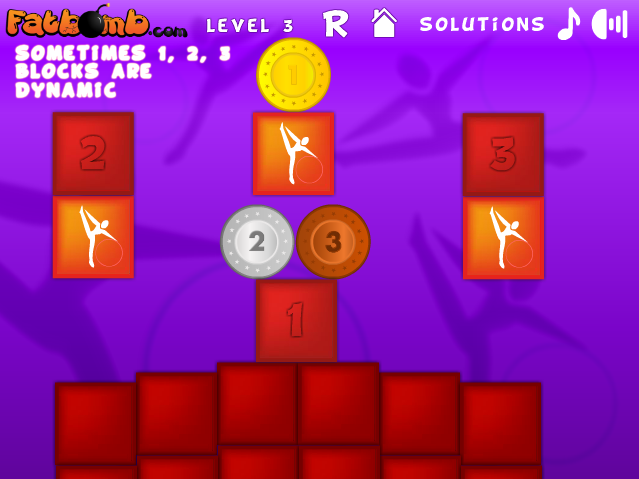The width and height of the screenshot is (639, 479).
Task: Open the FatBomb.com logo link
Action: [x=96, y=22]
